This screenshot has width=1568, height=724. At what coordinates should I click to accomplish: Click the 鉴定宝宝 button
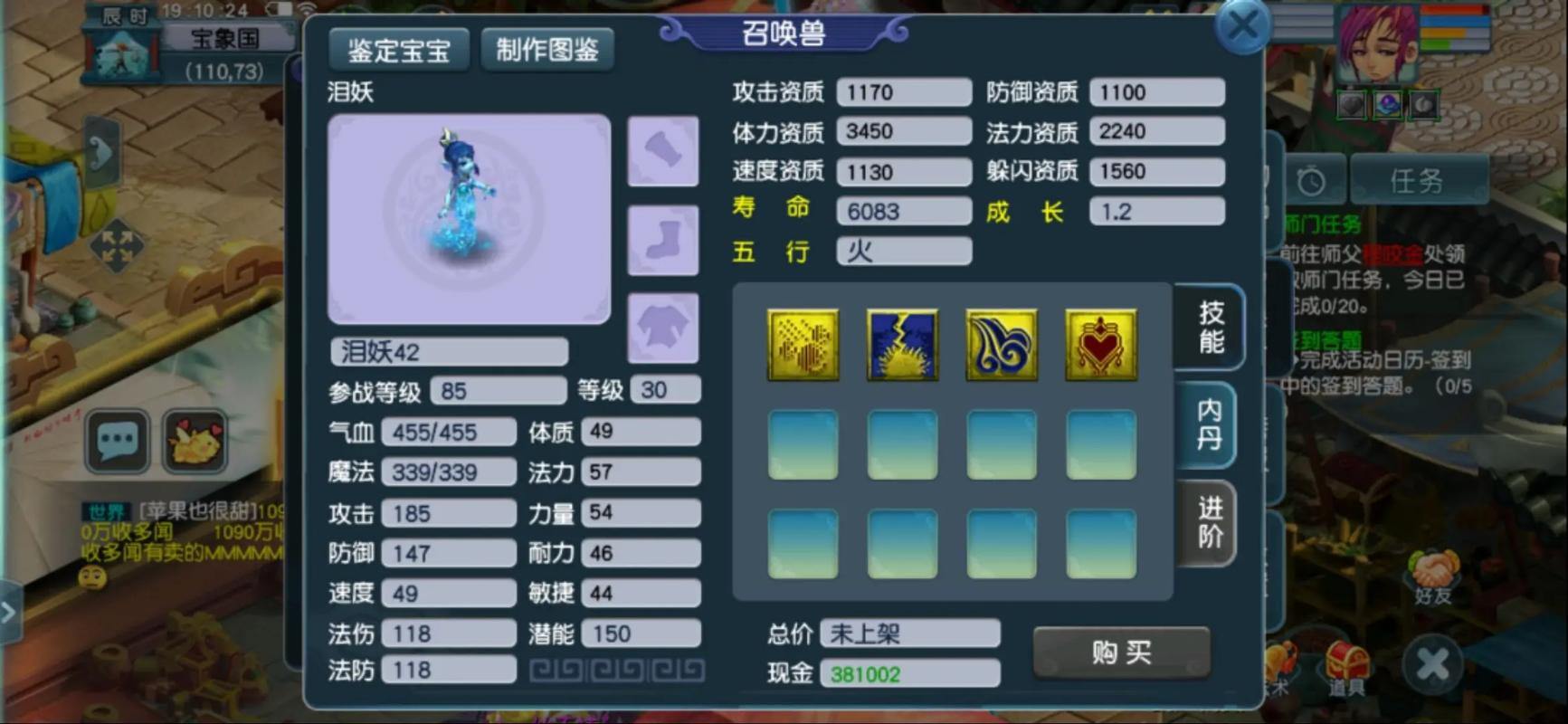tap(398, 50)
